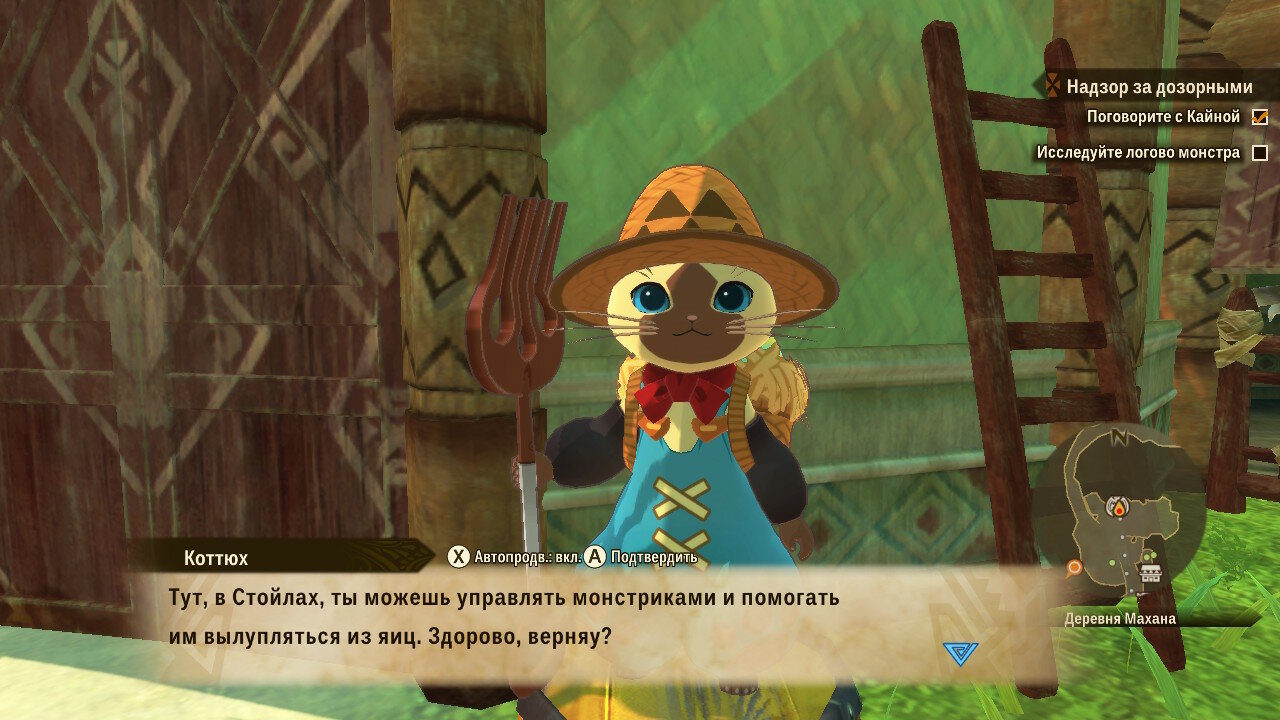1280x720 pixels.
Task: Select the flame marker on the minimap
Action: [x=1117, y=510]
